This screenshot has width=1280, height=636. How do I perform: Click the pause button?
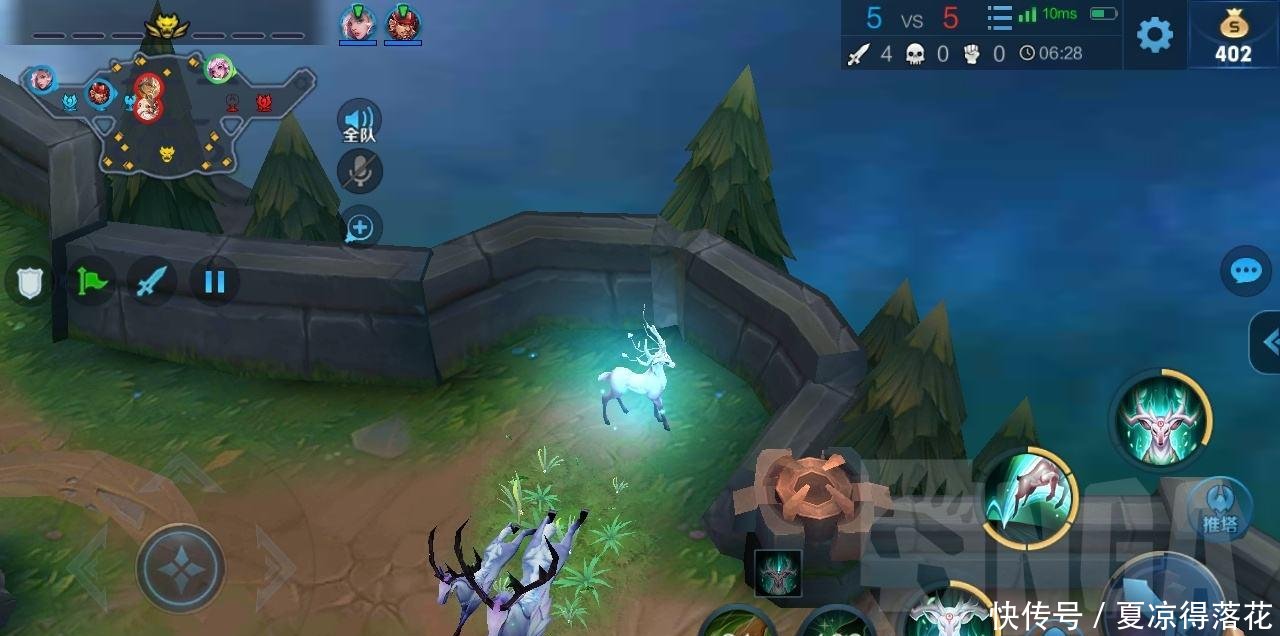214,281
